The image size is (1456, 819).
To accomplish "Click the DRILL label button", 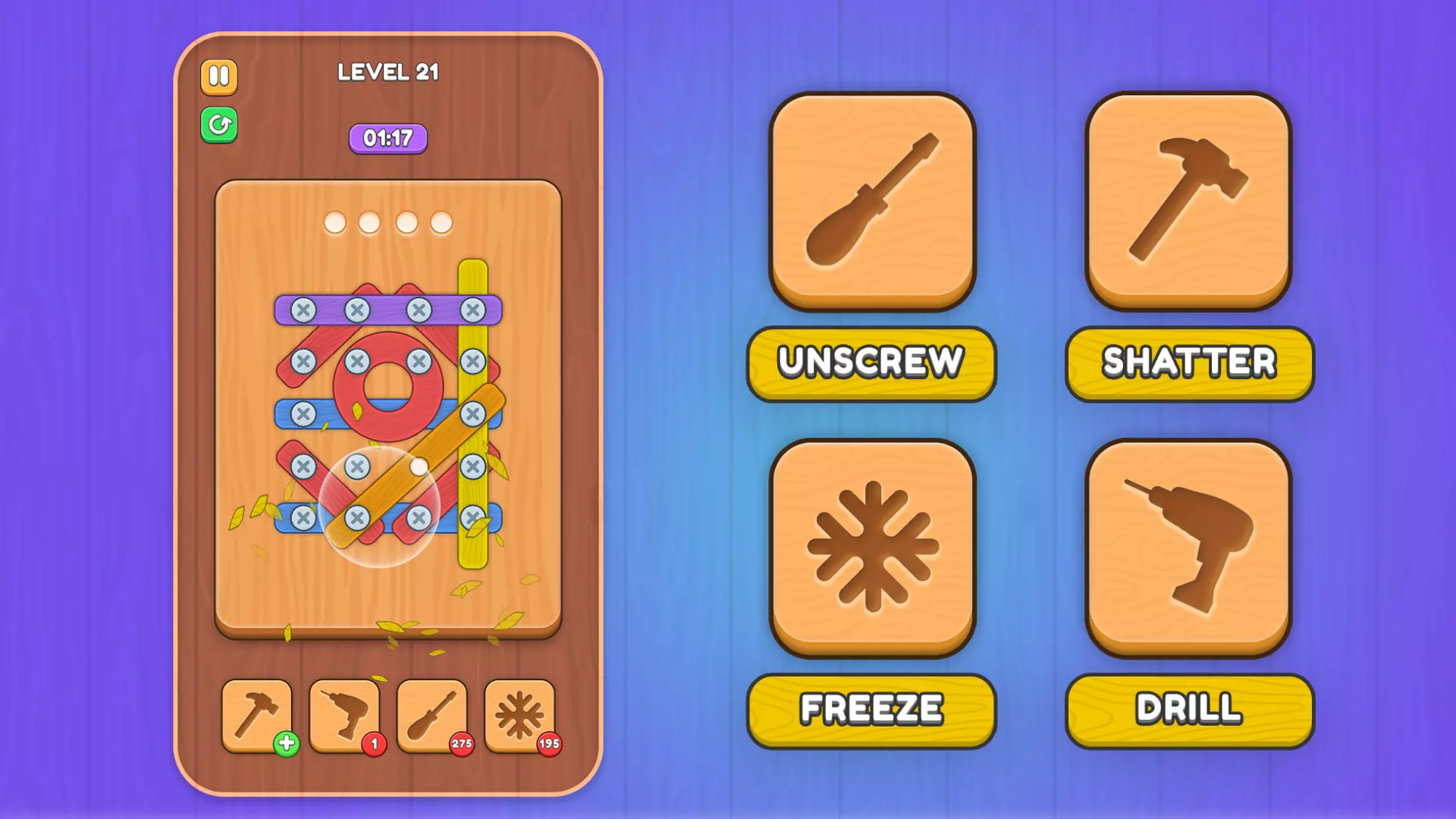I will tap(1188, 707).
